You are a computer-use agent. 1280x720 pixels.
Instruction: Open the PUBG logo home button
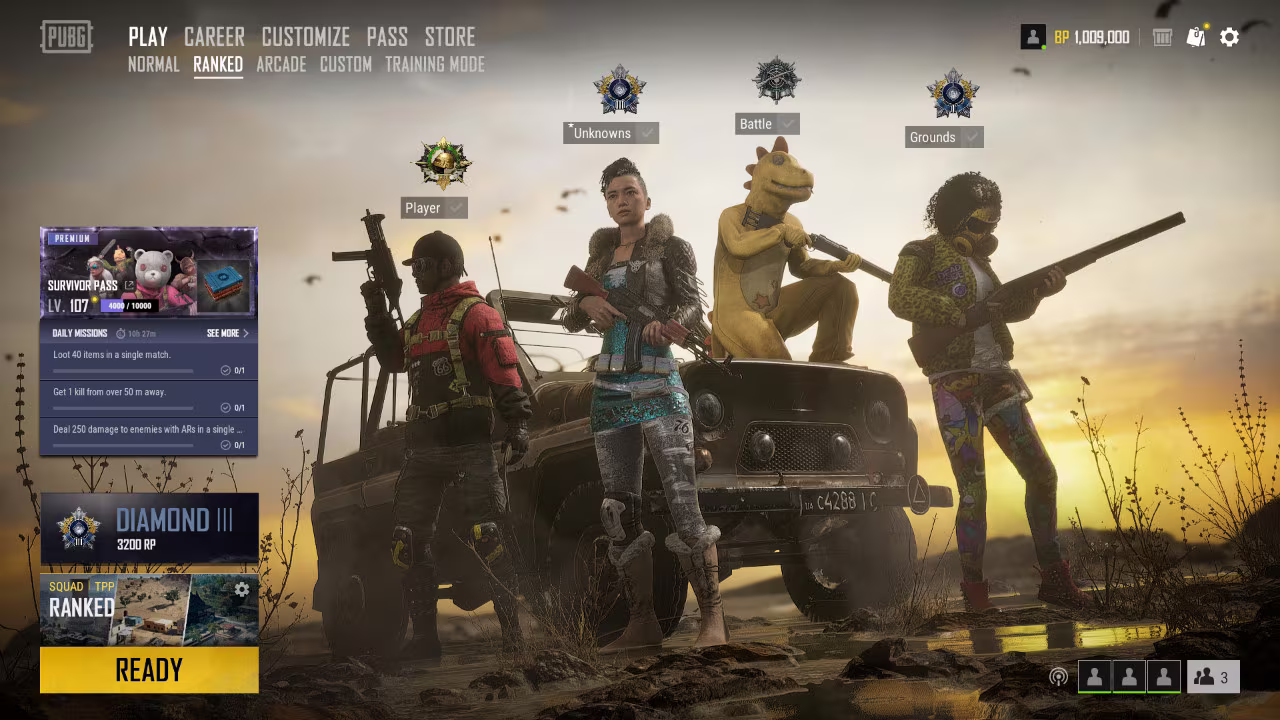pos(66,37)
